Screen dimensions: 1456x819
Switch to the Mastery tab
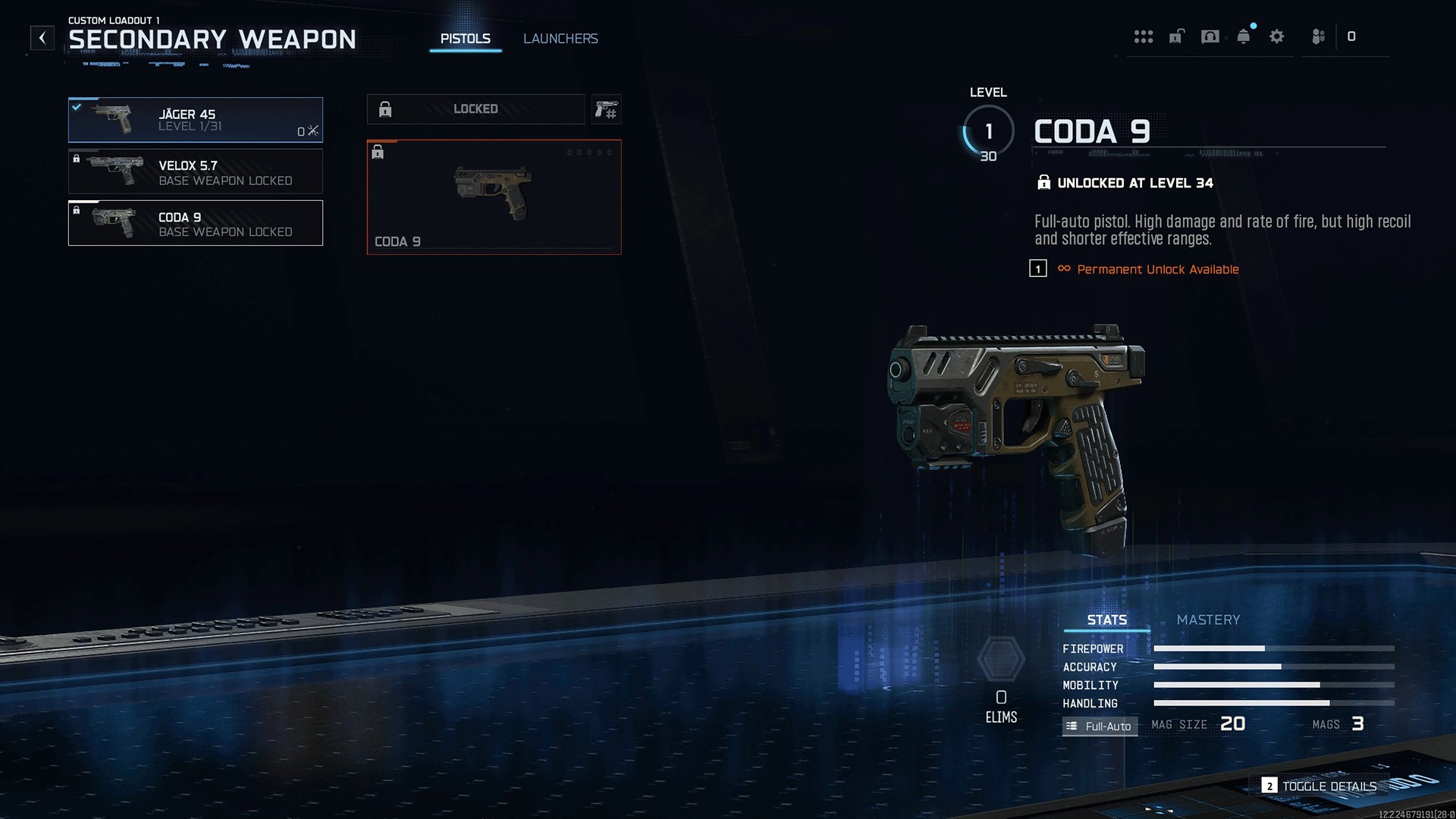[x=1208, y=620]
